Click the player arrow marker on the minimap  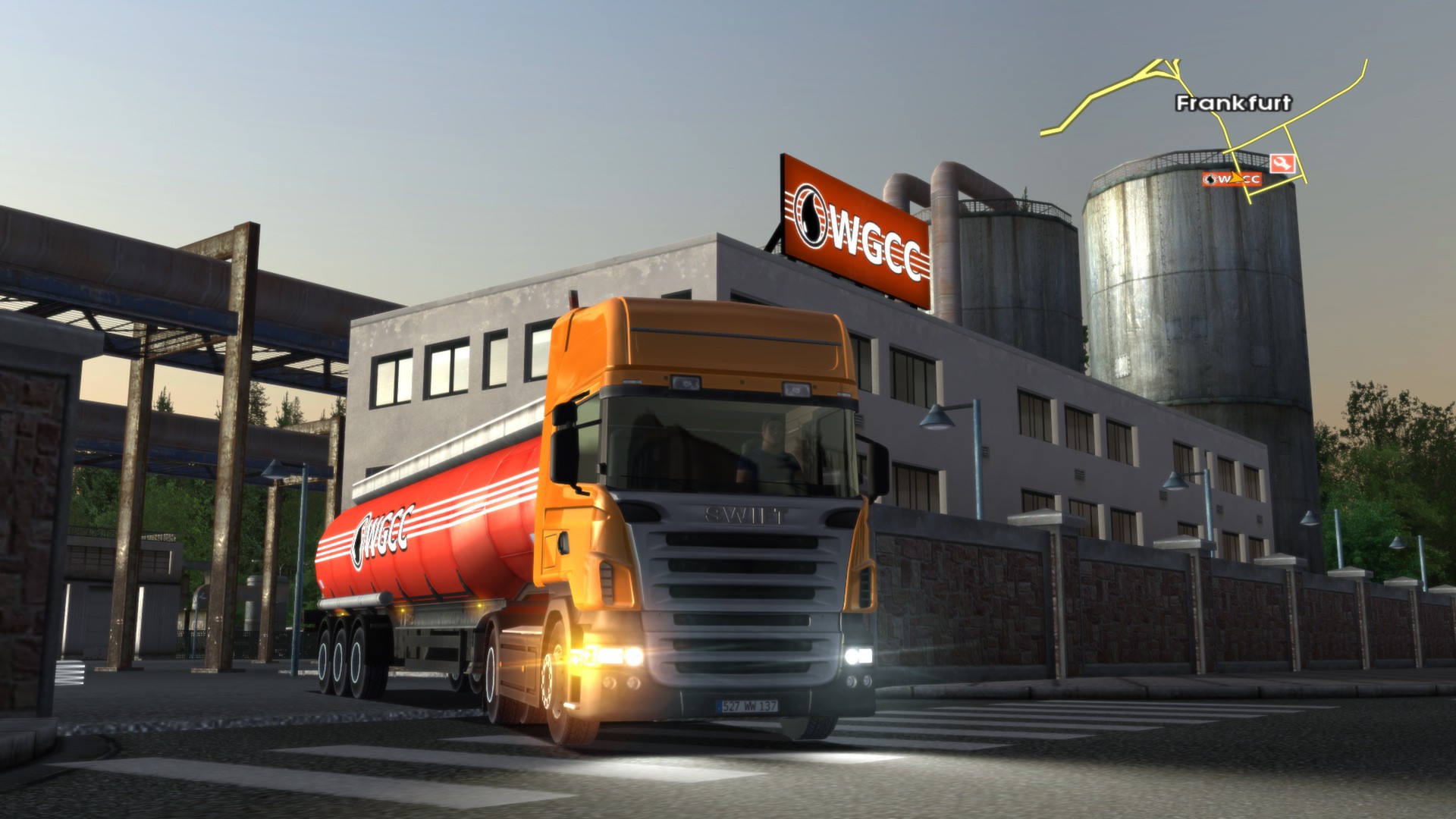pos(1235,177)
